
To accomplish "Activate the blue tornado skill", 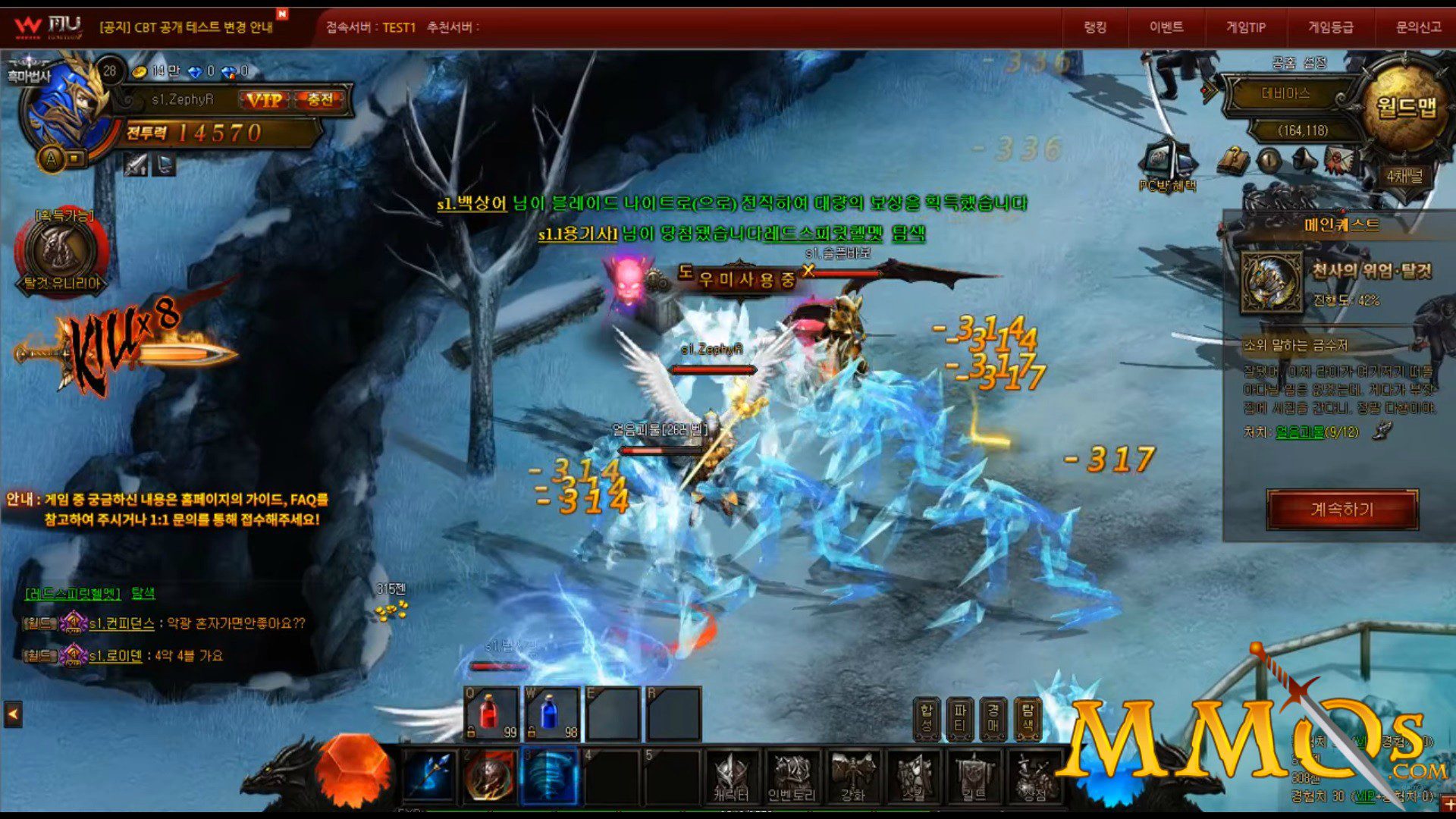I will (x=551, y=776).
